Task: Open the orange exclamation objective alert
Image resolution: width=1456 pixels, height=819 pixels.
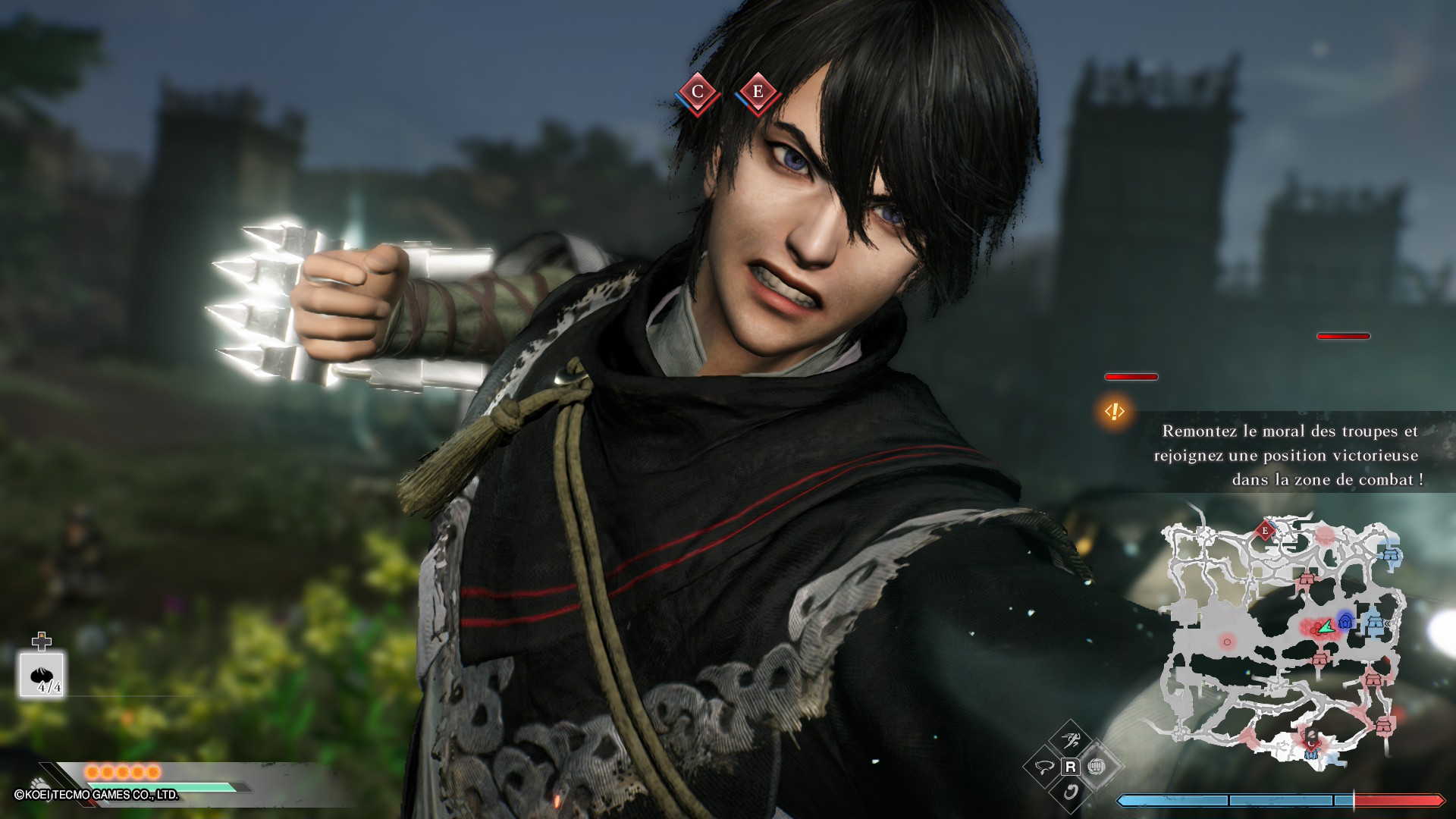Action: [x=1114, y=411]
